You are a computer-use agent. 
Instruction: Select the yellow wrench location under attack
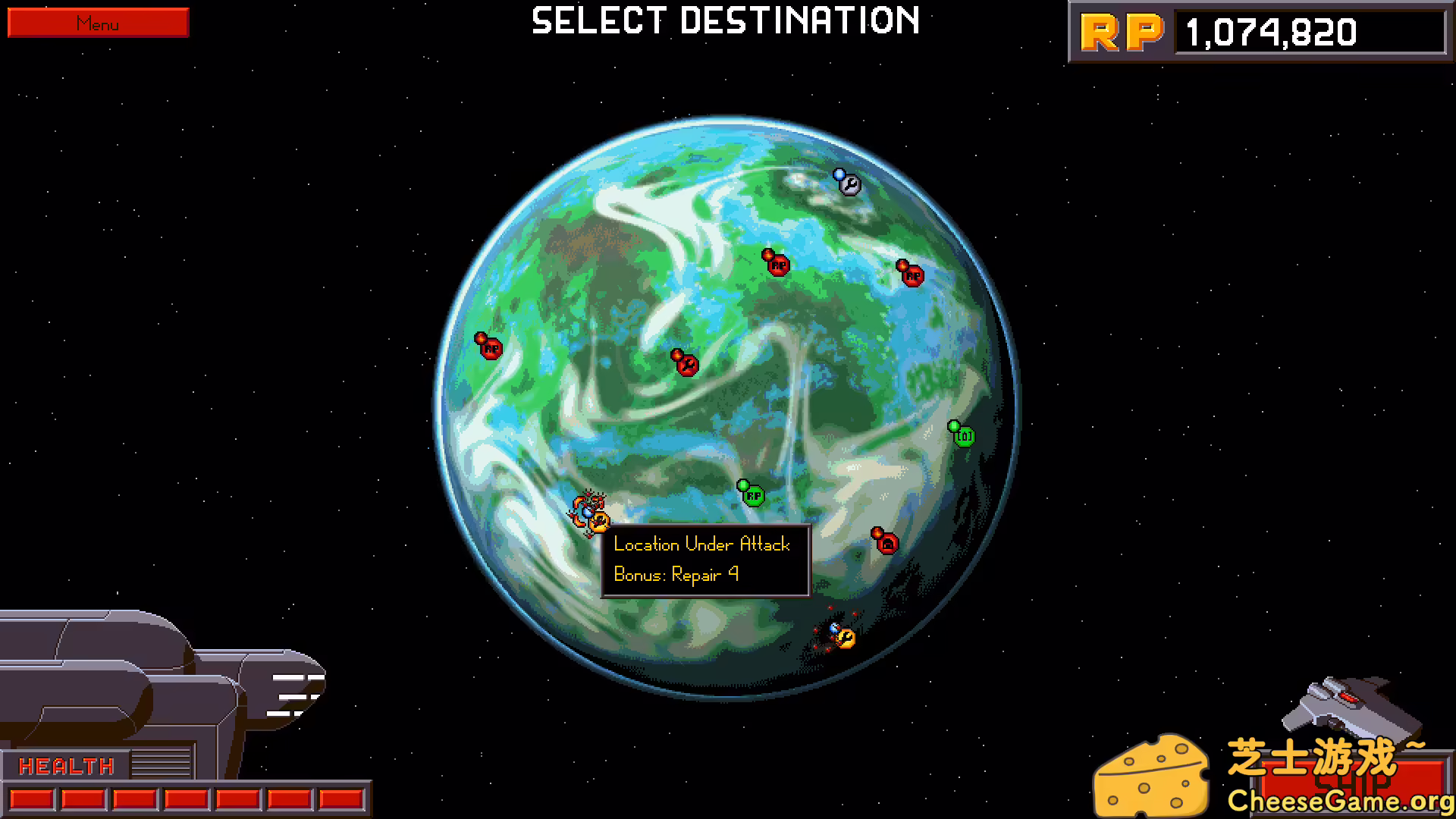point(599,521)
